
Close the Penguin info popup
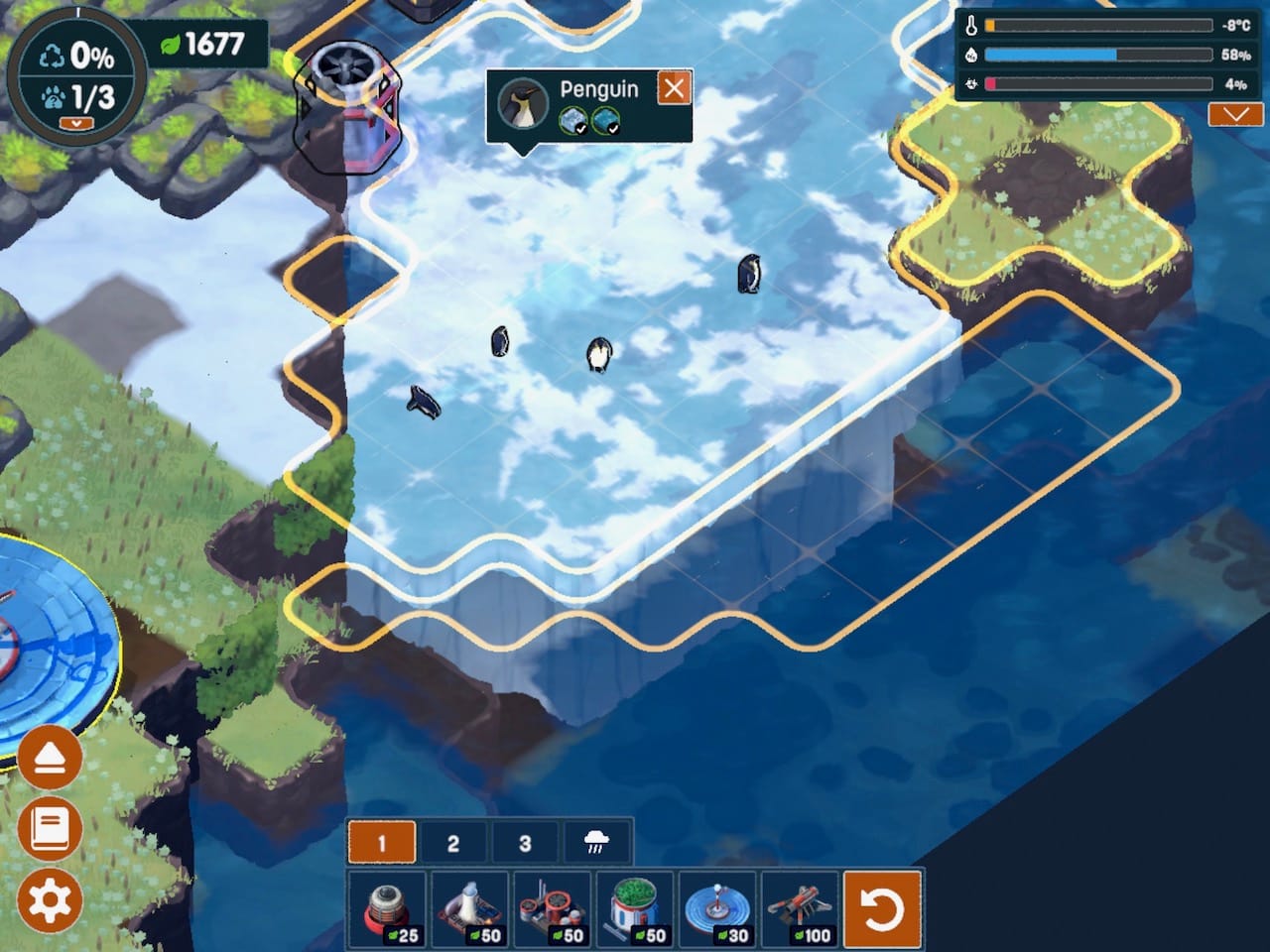pyautogui.click(x=674, y=88)
